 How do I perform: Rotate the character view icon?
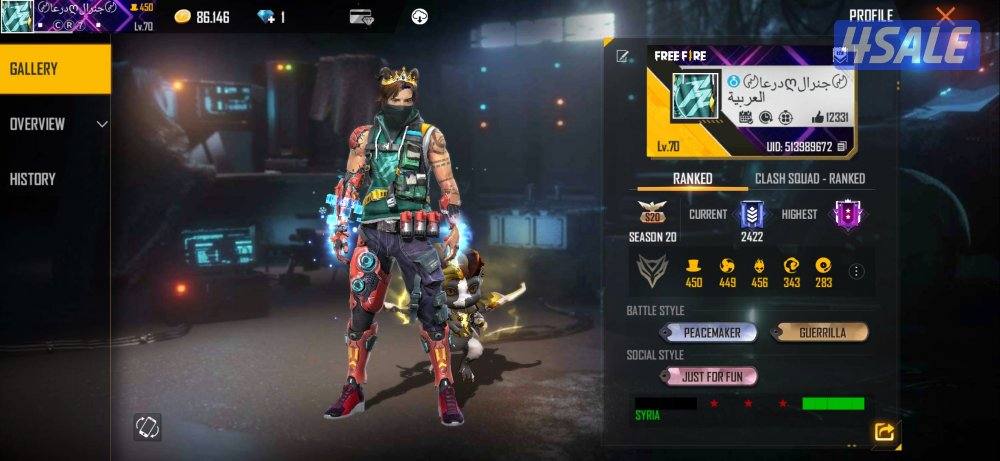[x=148, y=427]
